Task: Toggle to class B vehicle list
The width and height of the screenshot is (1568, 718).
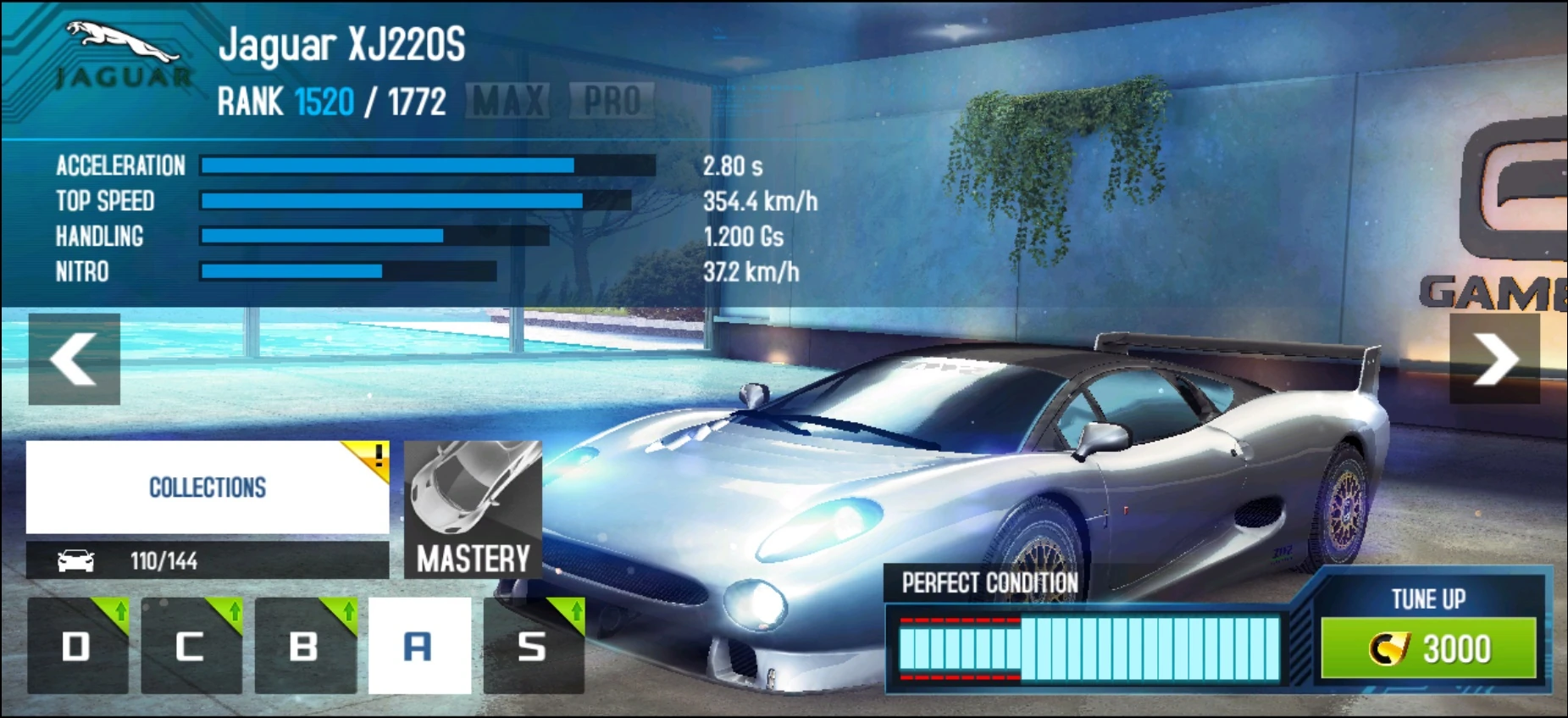Action: pyautogui.click(x=305, y=647)
